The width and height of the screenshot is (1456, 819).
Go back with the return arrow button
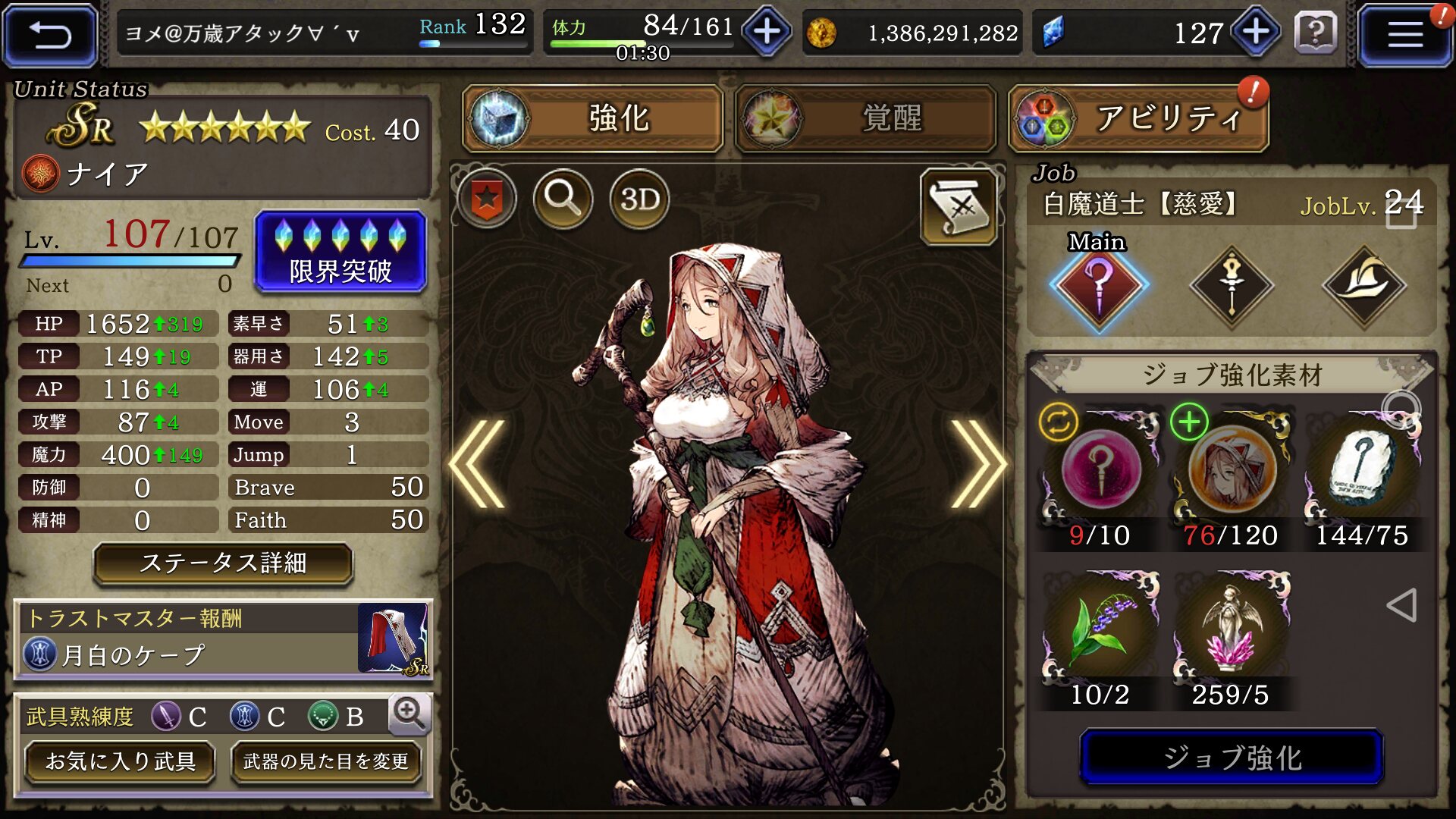tap(50, 35)
